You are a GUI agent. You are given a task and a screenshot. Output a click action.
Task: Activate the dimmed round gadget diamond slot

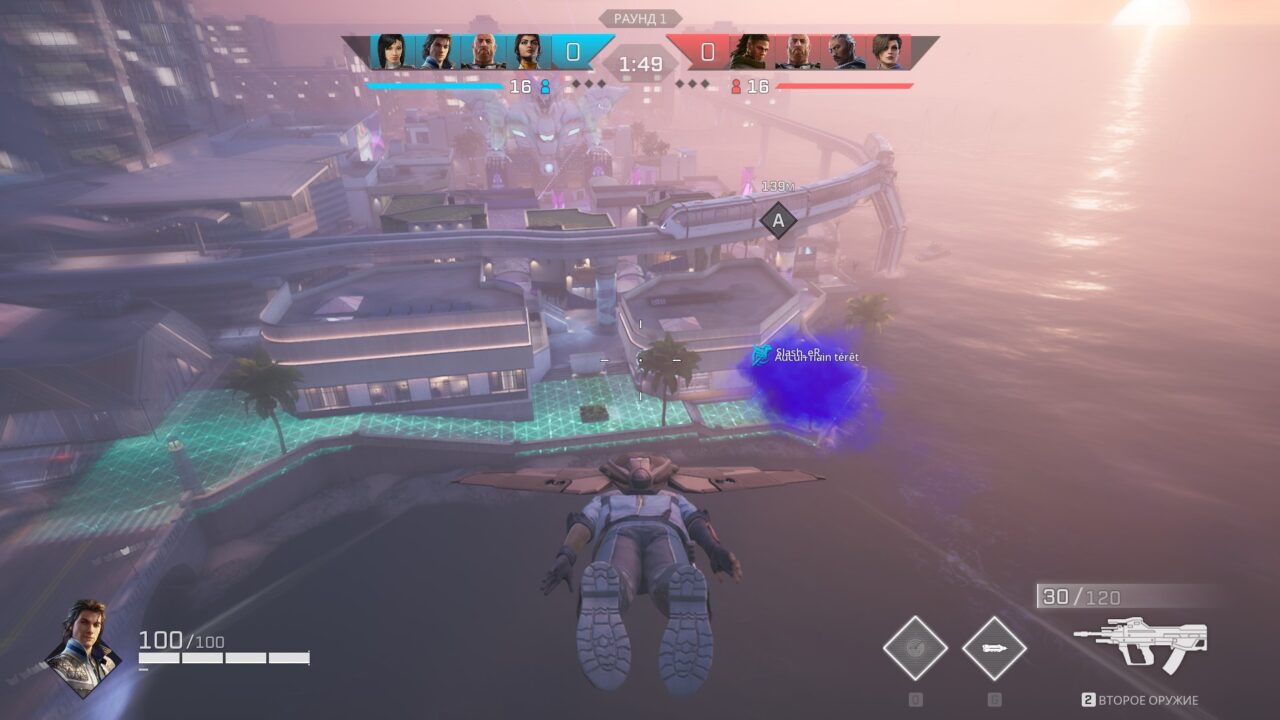pos(915,648)
